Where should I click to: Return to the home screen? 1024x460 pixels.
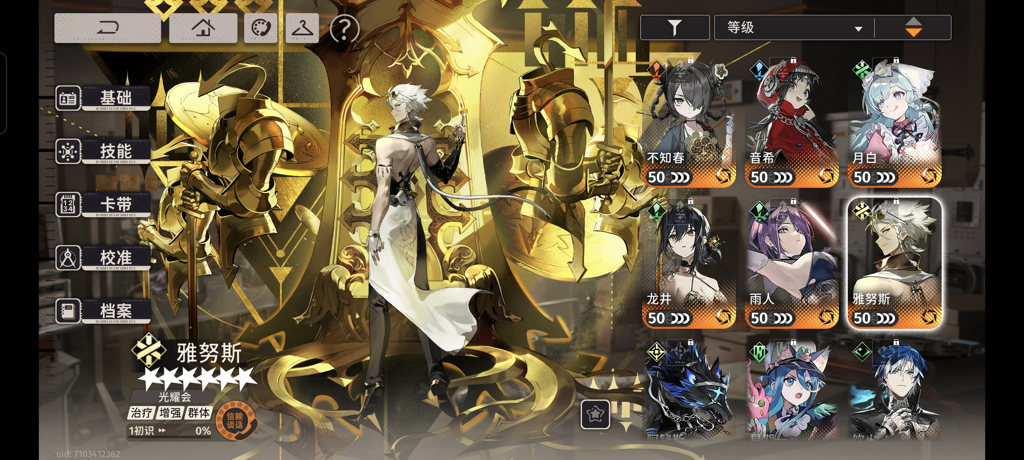(x=203, y=28)
